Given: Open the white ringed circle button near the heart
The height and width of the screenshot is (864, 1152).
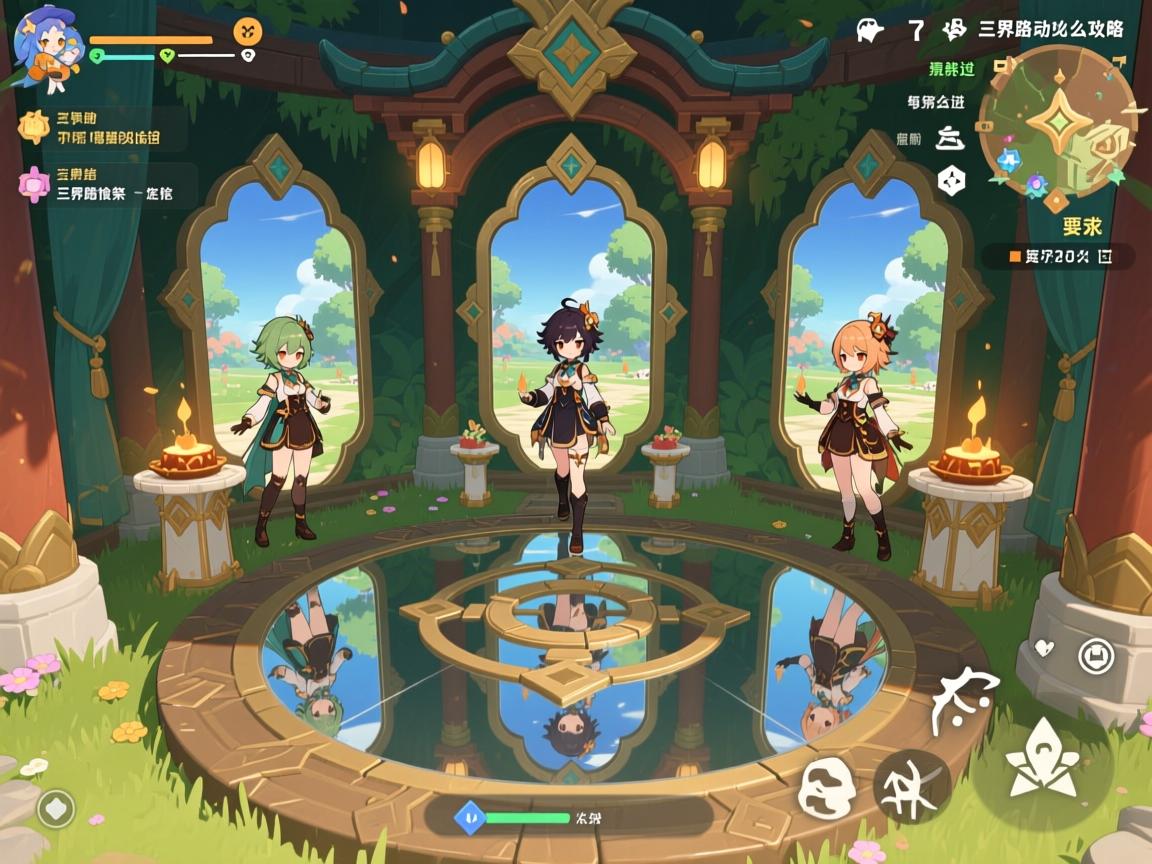Looking at the screenshot, I should click(1097, 656).
